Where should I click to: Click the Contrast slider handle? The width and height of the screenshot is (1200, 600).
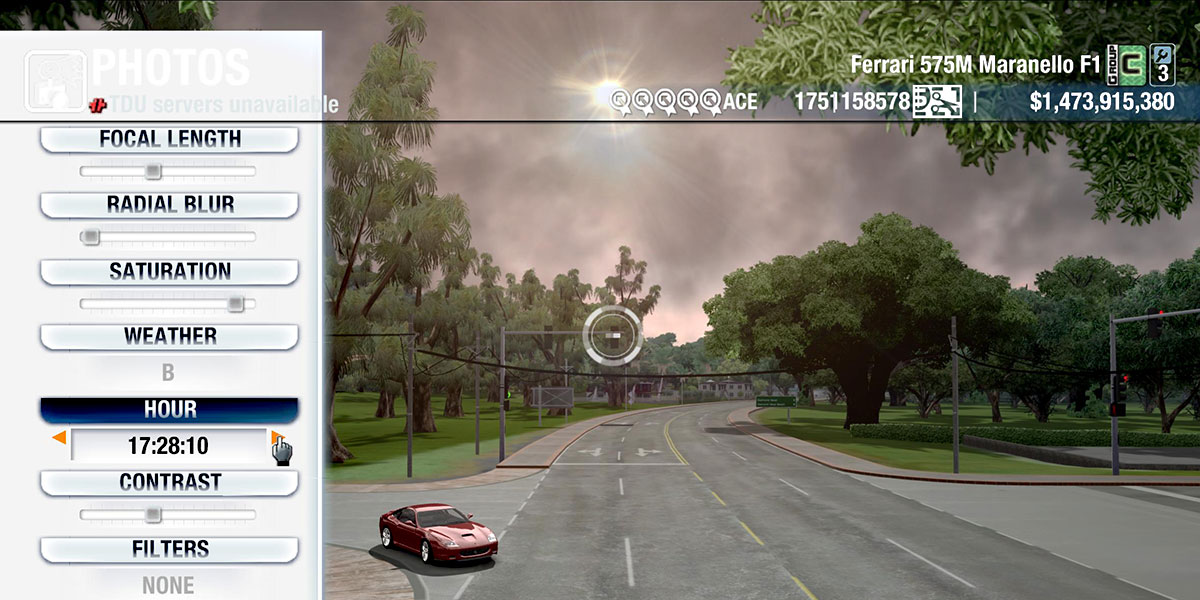coord(152,515)
